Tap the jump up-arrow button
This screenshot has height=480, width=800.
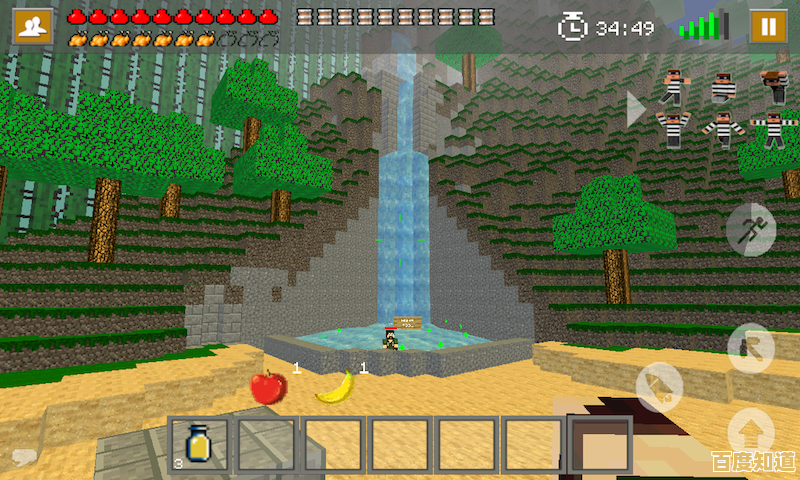[750, 430]
